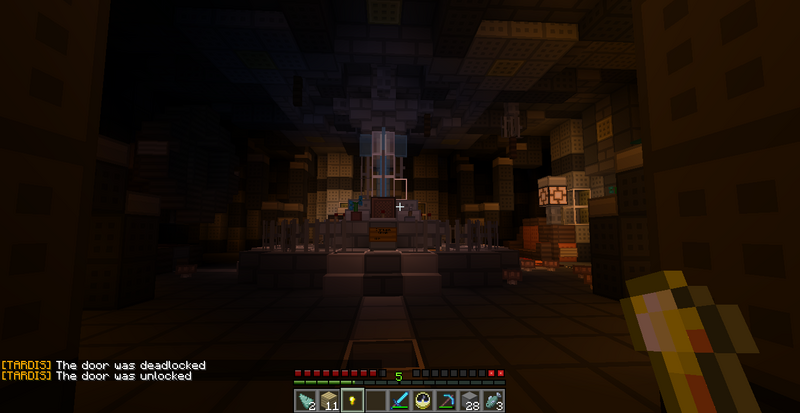Select the raw fish stack of 3
The width and height of the screenshot is (800, 413).
[493, 400]
